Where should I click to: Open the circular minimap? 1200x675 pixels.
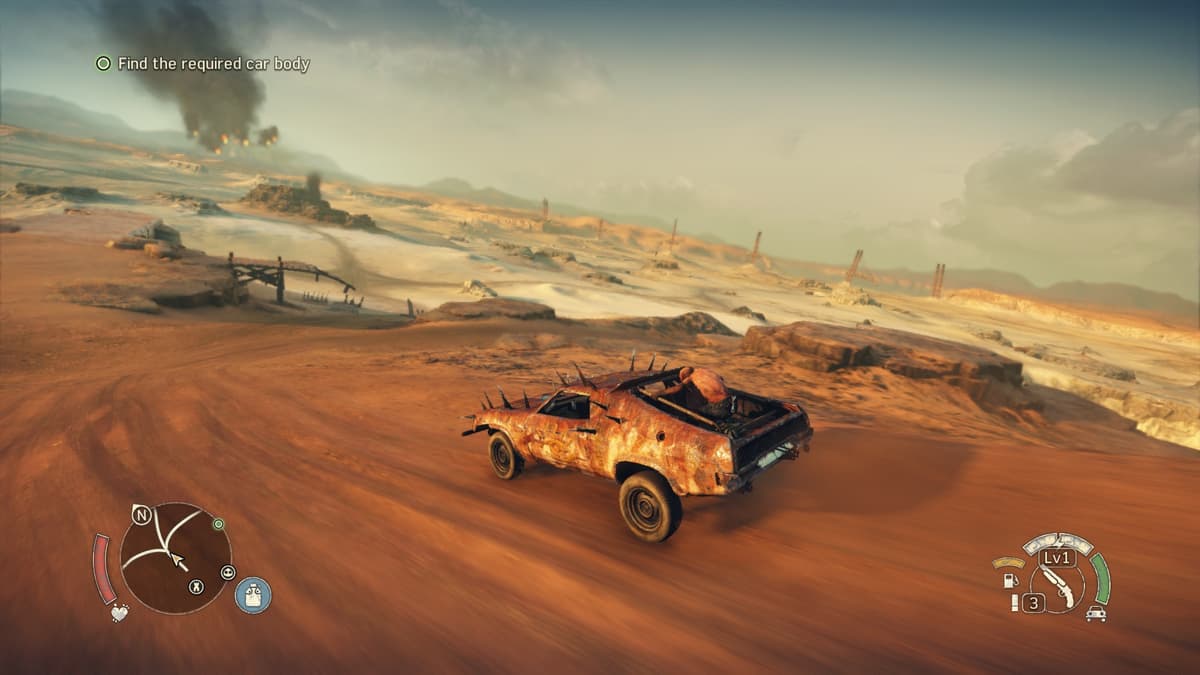(175, 556)
